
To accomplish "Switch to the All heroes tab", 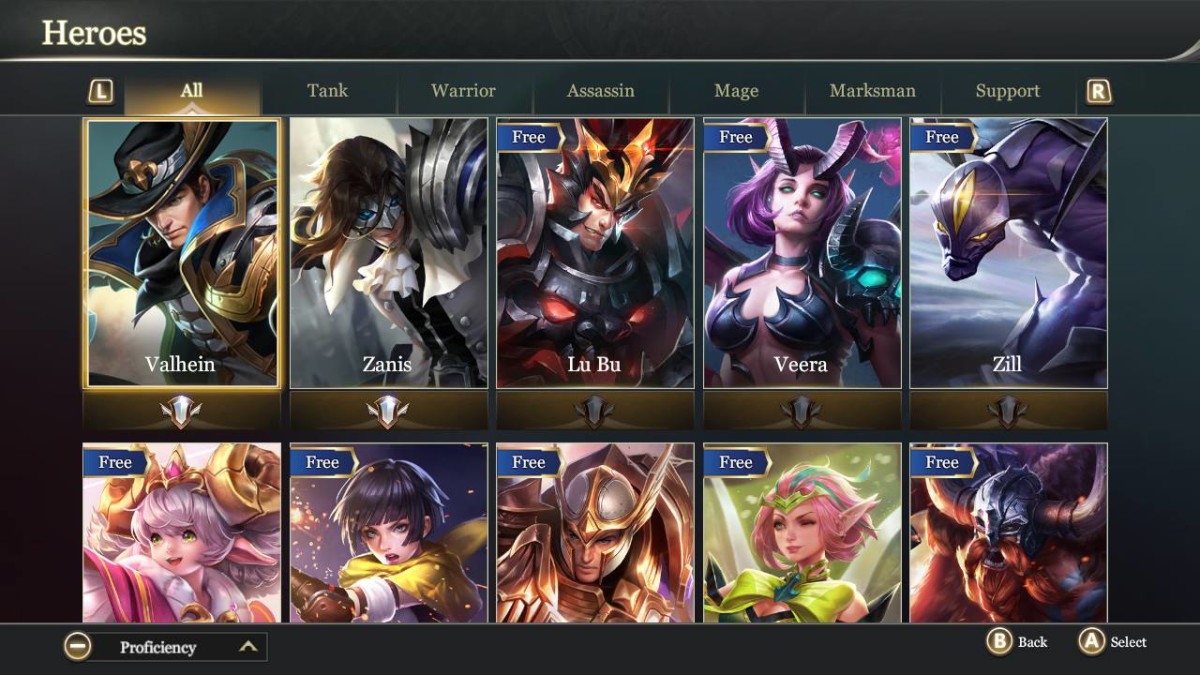I will [x=191, y=91].
